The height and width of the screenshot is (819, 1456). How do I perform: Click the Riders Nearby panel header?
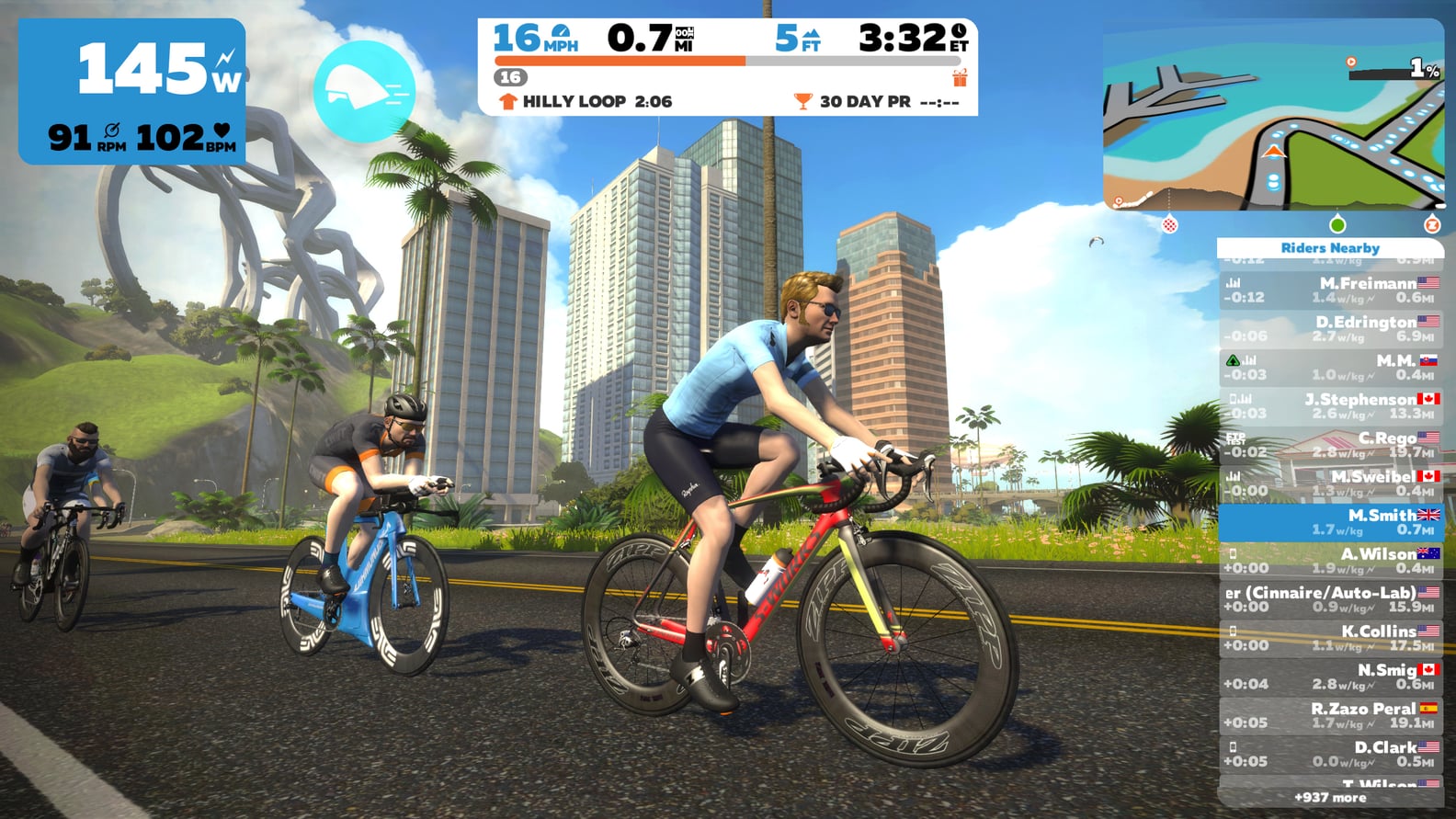click(1331, 247)
